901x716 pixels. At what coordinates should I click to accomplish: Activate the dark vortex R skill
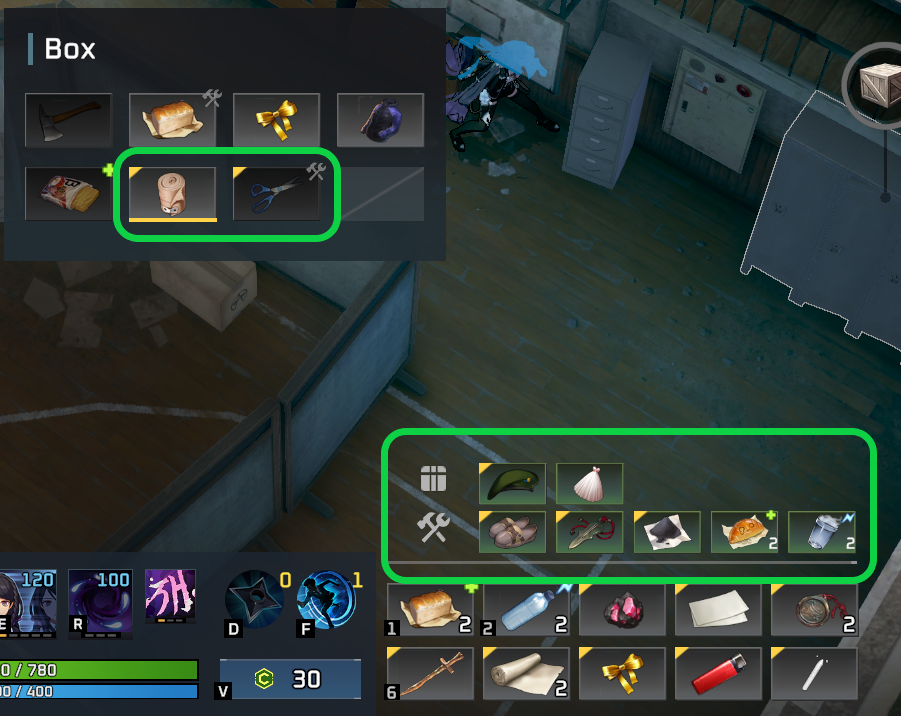[x=100, y=598]
